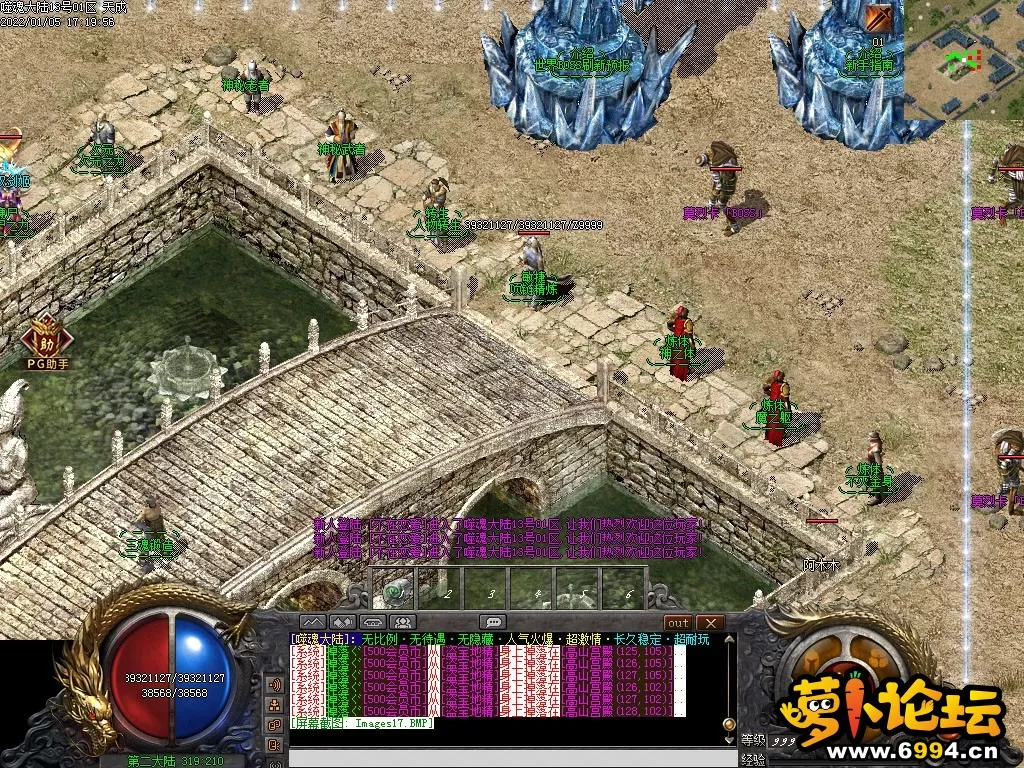Image resolution: width=1024 pixels, height=768 pixels.
Task: Click the chat log scrollbar handle
Action: pos(729,723)
